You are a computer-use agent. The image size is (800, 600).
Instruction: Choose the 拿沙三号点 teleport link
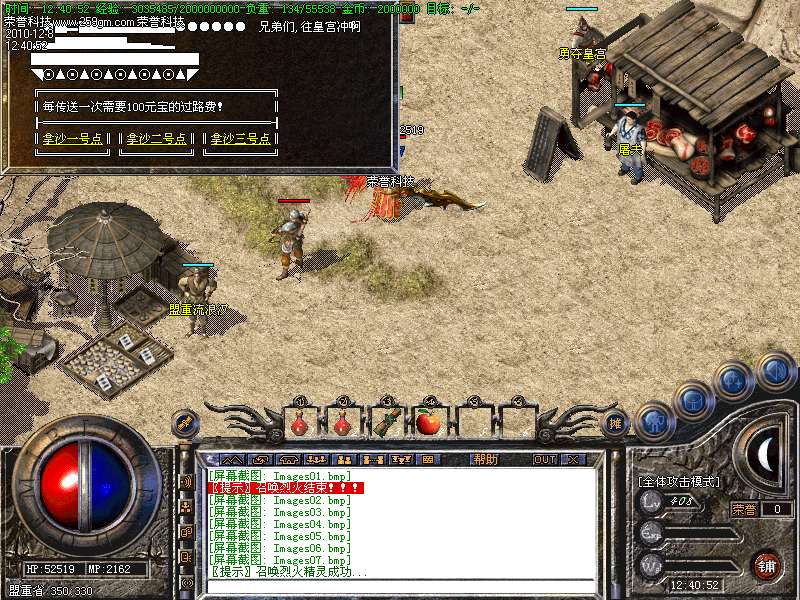coord(238,139)
